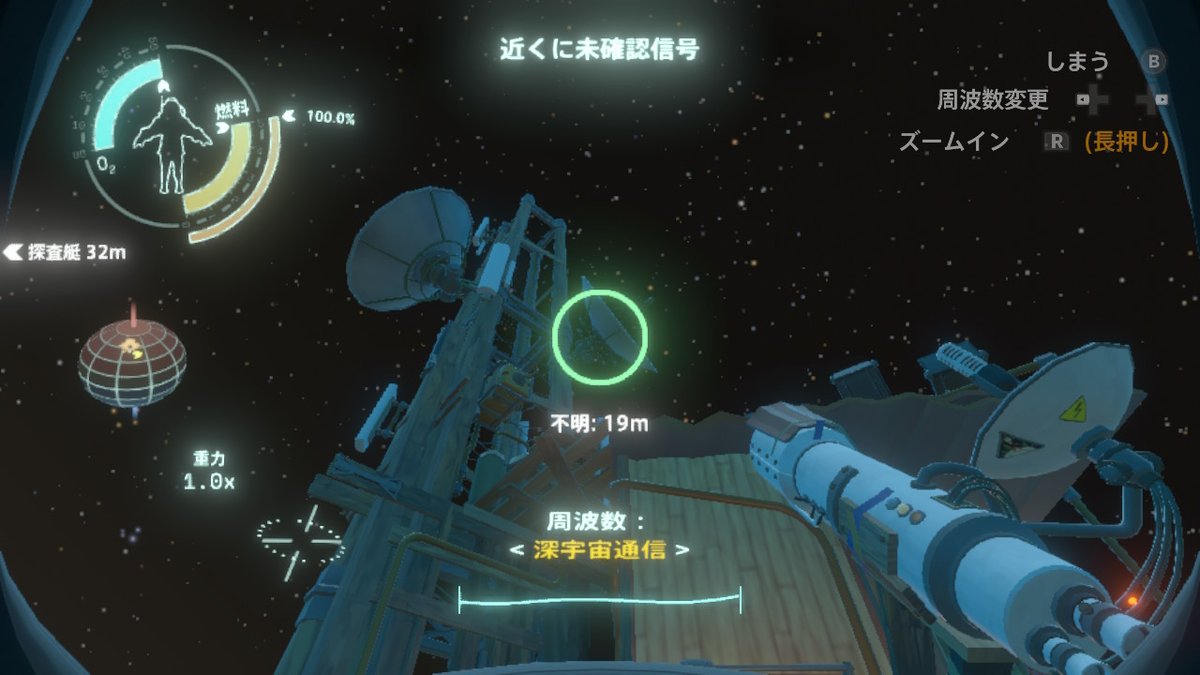Click the 深宇宙通信 frequency label
Screen dimensions: 1200x675
(x=599, y=550)
